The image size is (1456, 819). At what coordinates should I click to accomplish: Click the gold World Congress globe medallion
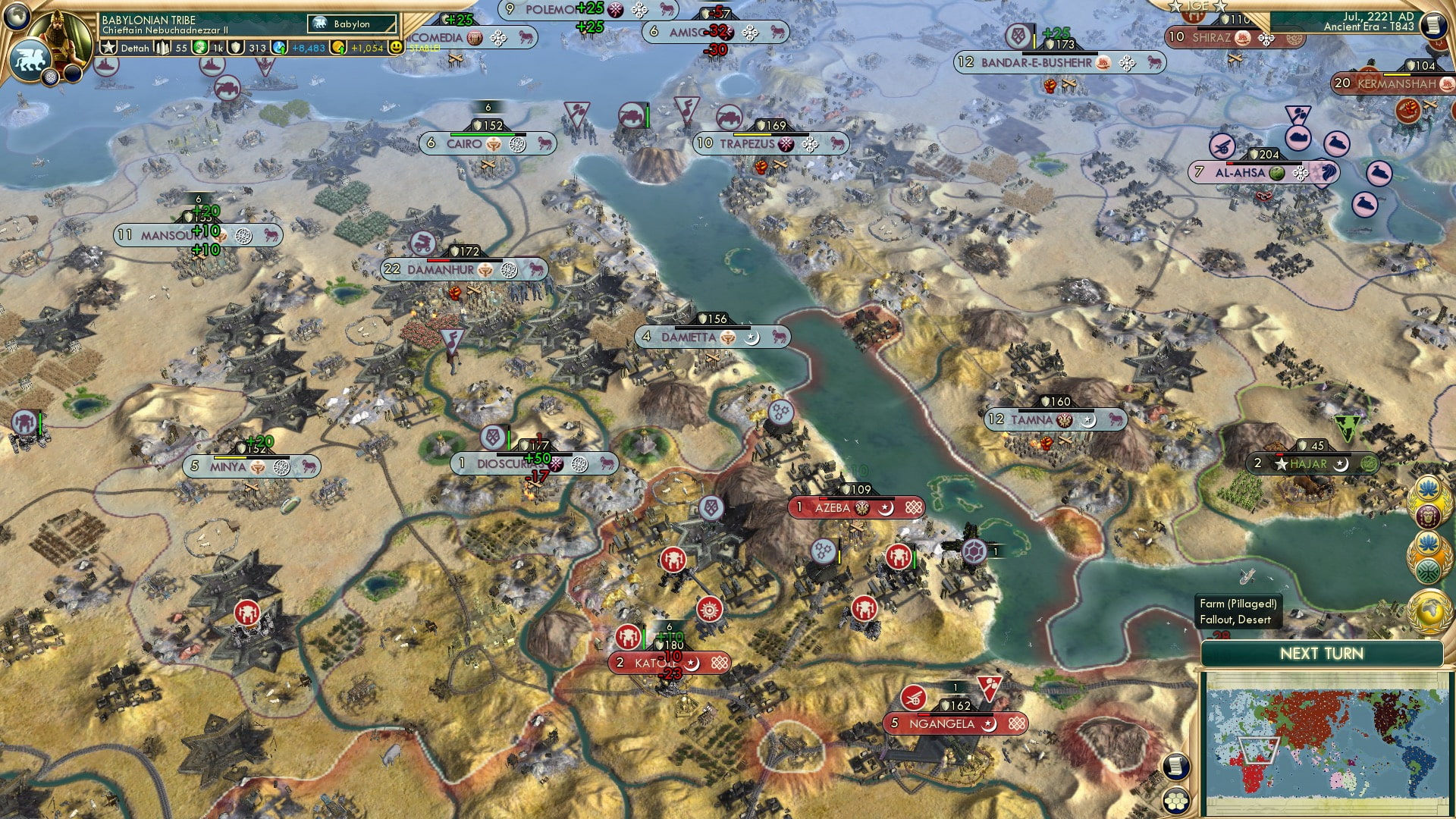1428,611
